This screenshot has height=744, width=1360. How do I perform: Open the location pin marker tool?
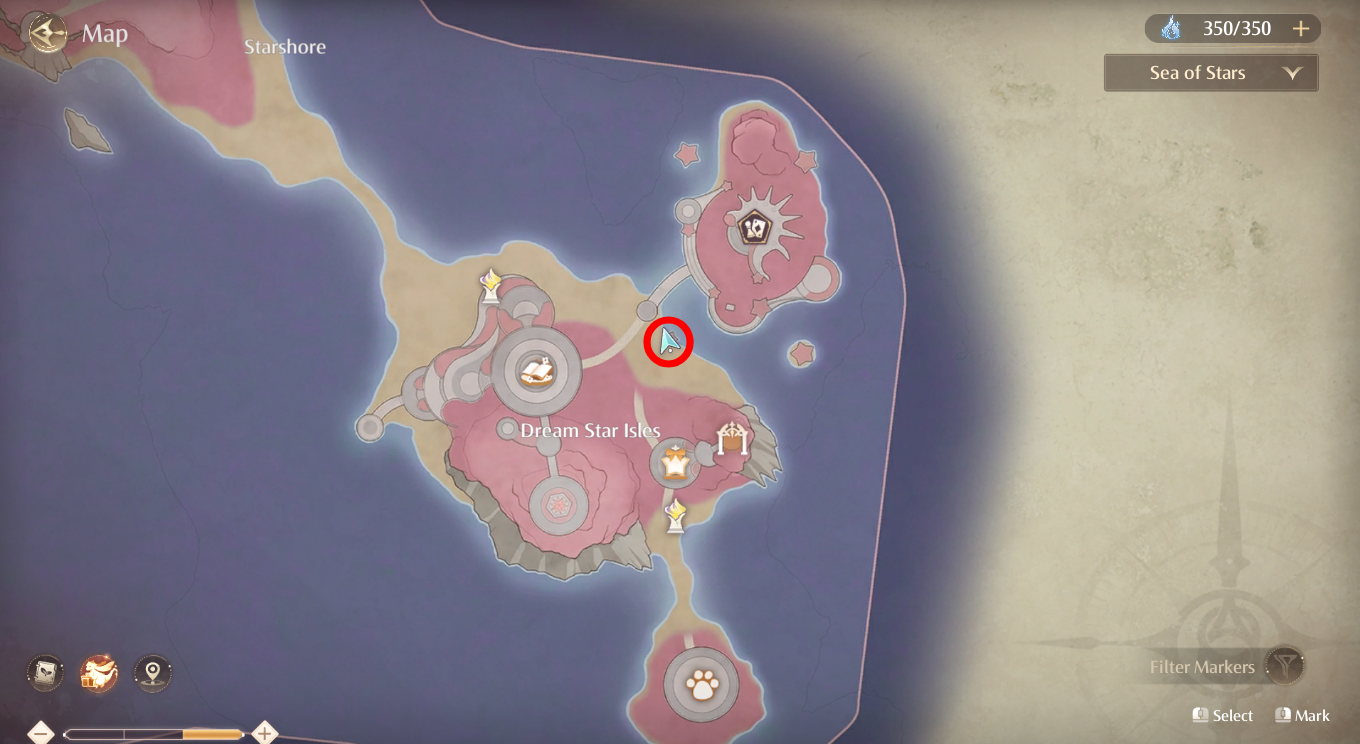152,672
